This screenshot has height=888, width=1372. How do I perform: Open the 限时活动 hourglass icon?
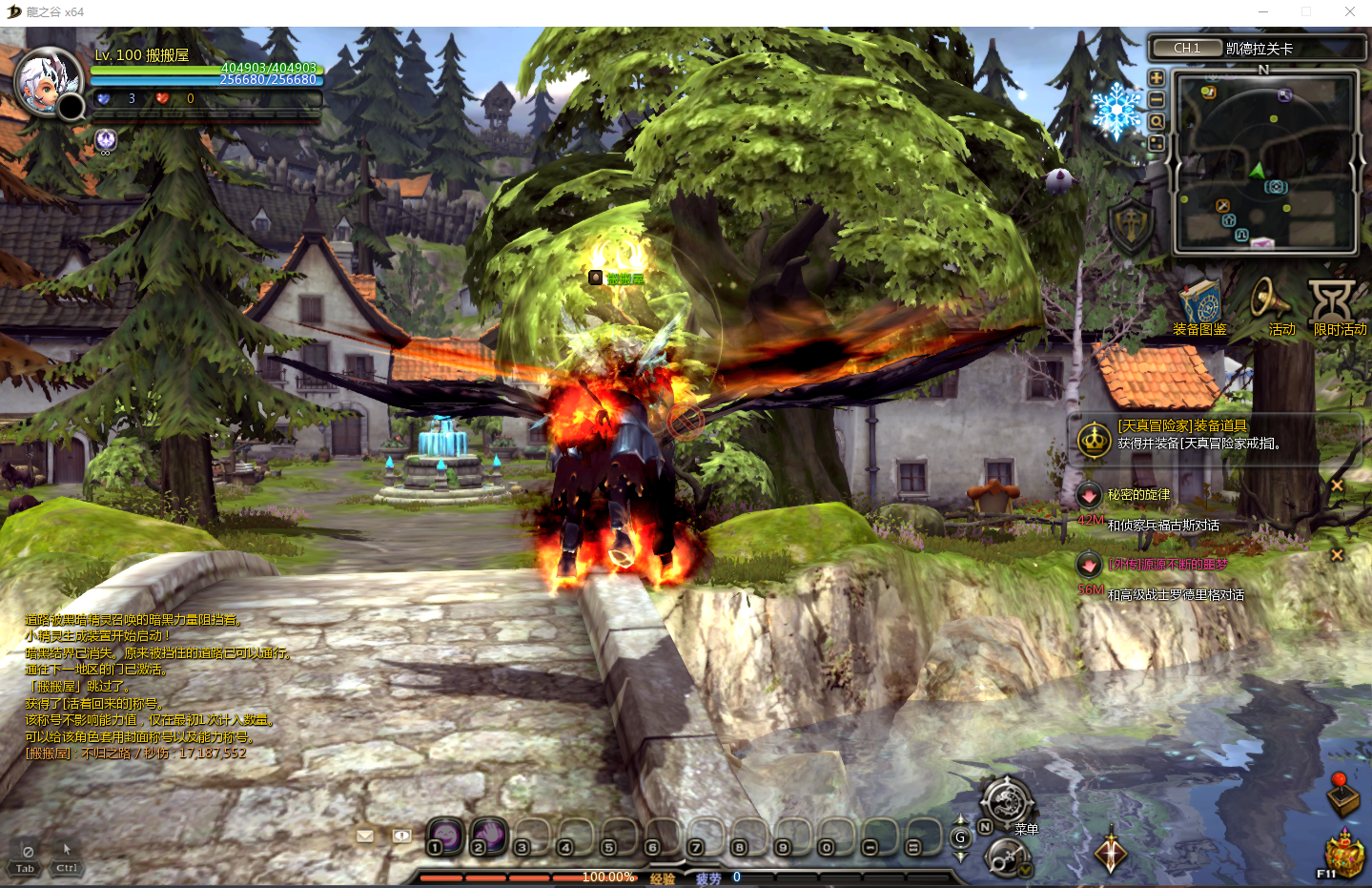pos(1333,305)
